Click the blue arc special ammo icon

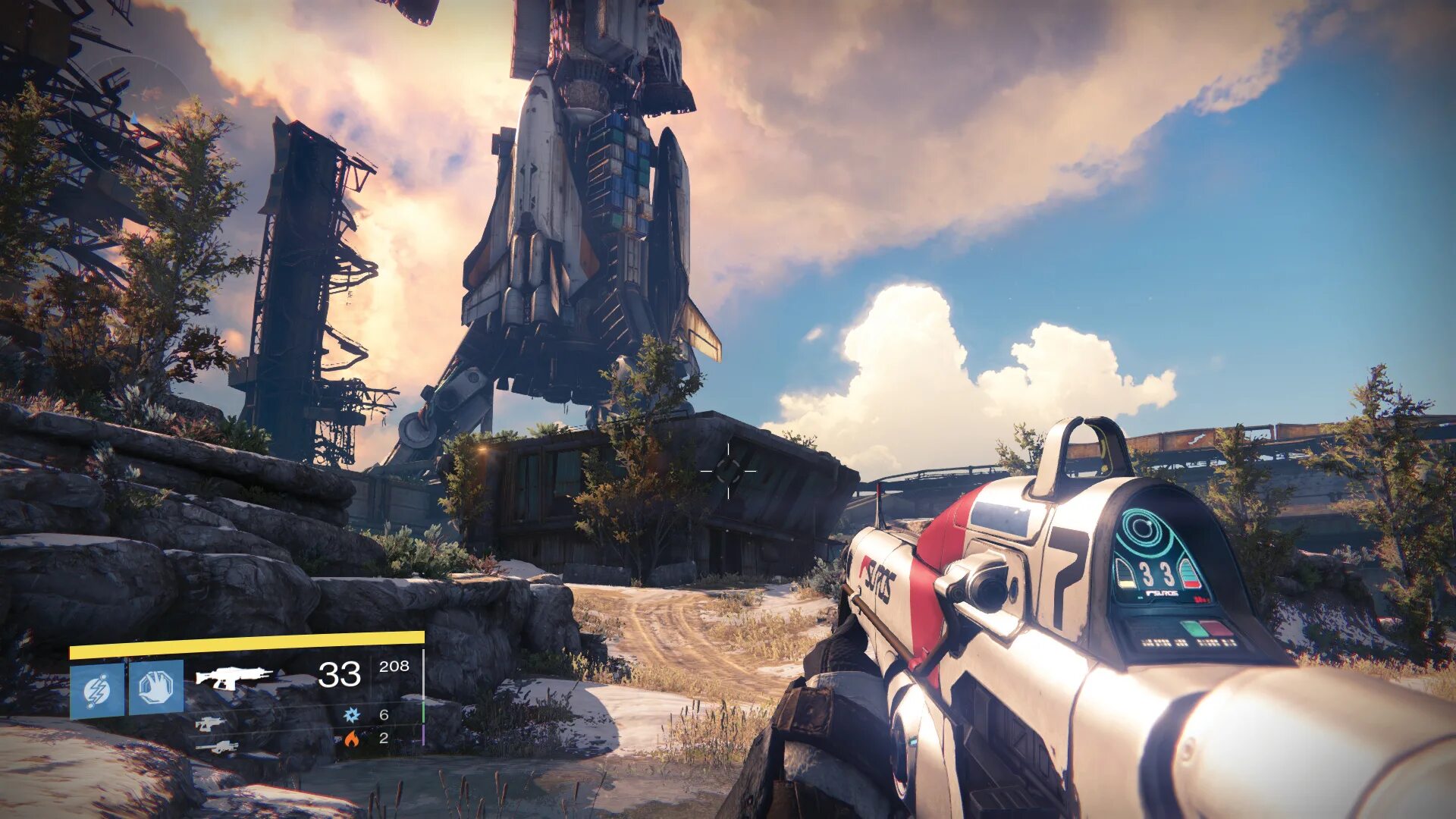click(x=351, y=714)
